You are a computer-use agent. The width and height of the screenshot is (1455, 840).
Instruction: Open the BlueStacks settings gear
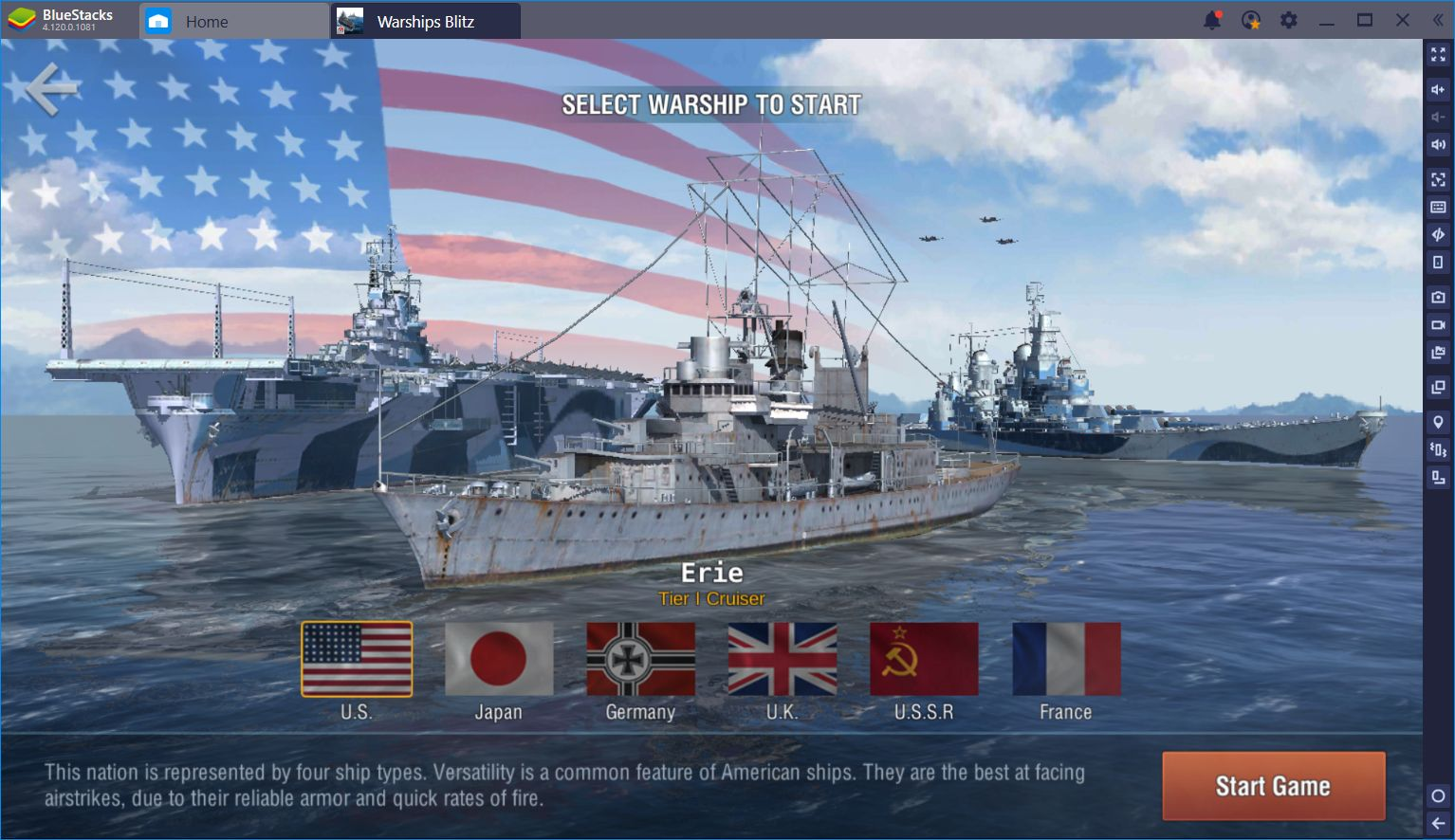(1288, 20)
